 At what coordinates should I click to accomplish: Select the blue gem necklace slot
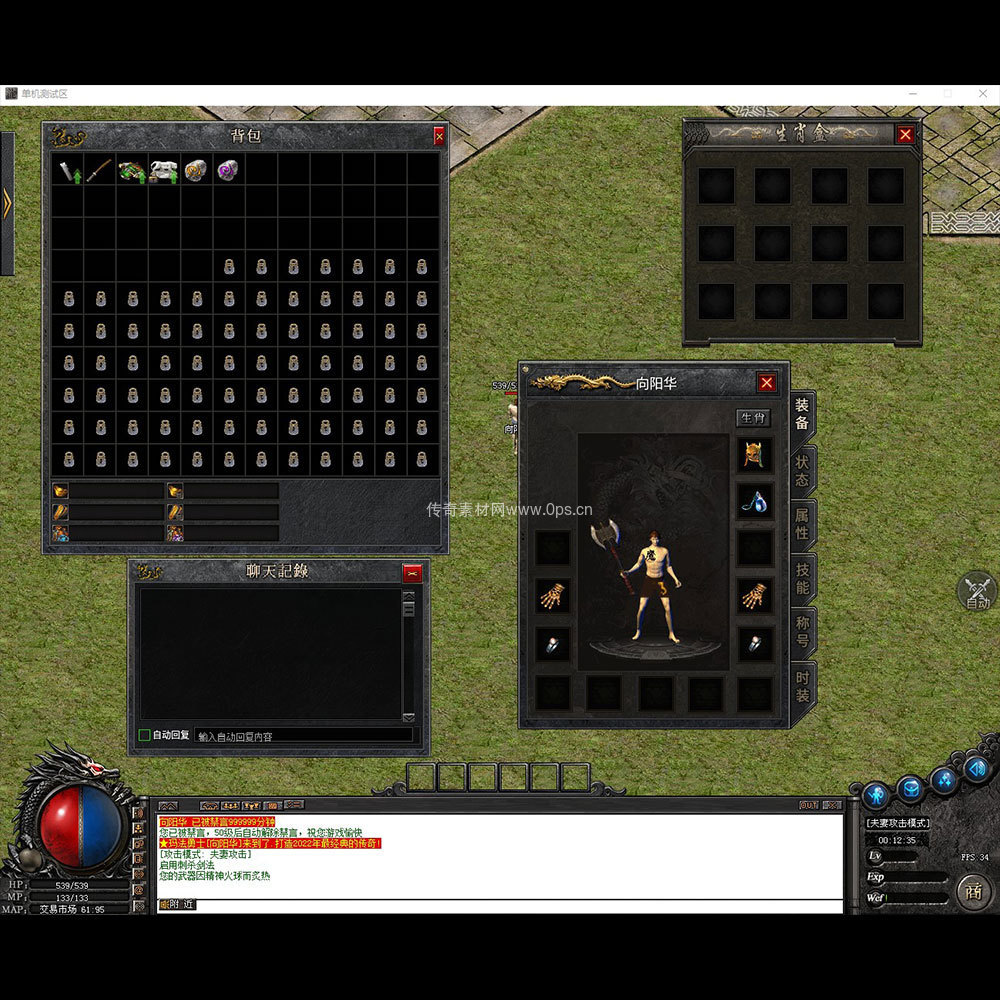[x=754, y=501]
